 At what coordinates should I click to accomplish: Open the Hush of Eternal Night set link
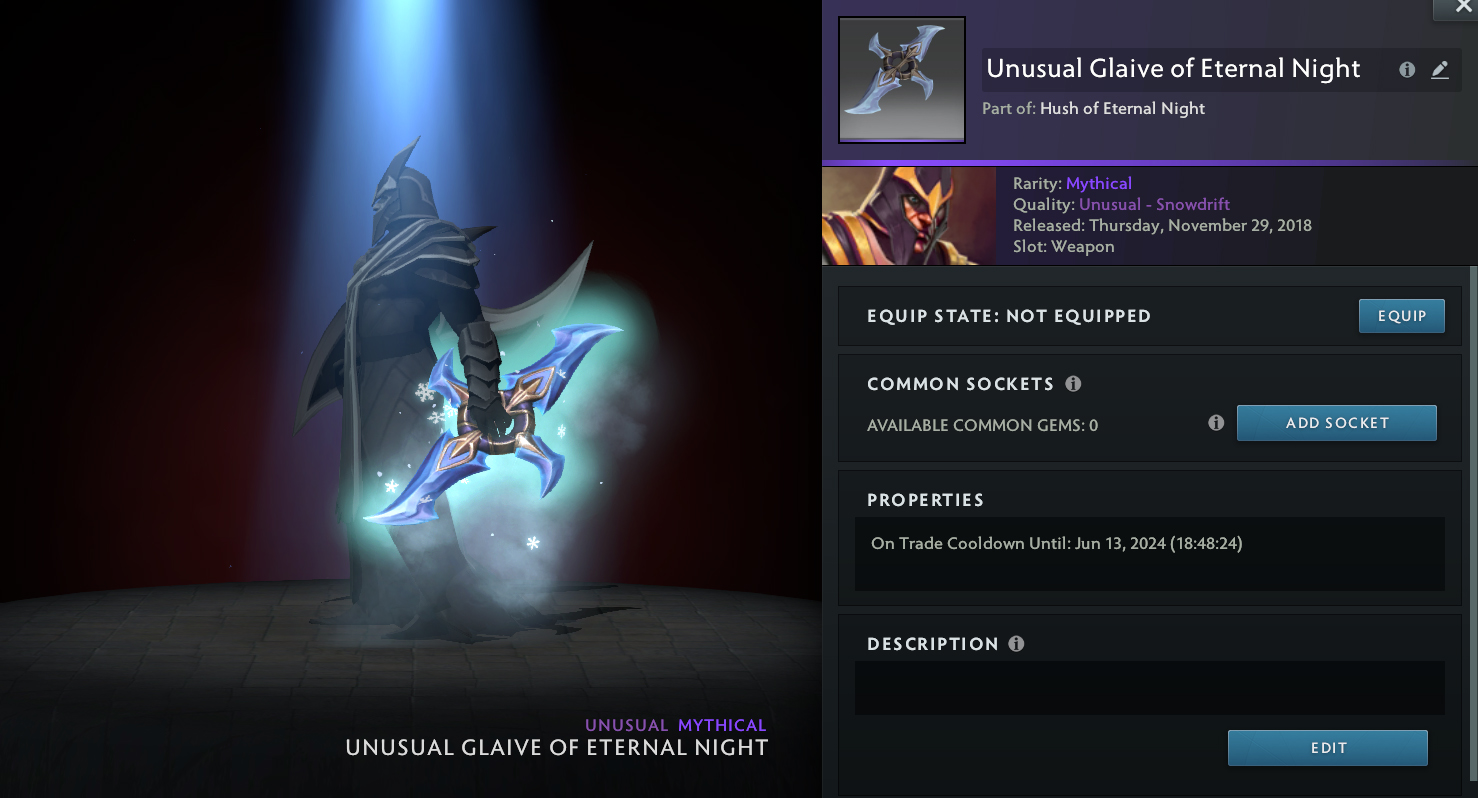click(x=1122, y=109)
